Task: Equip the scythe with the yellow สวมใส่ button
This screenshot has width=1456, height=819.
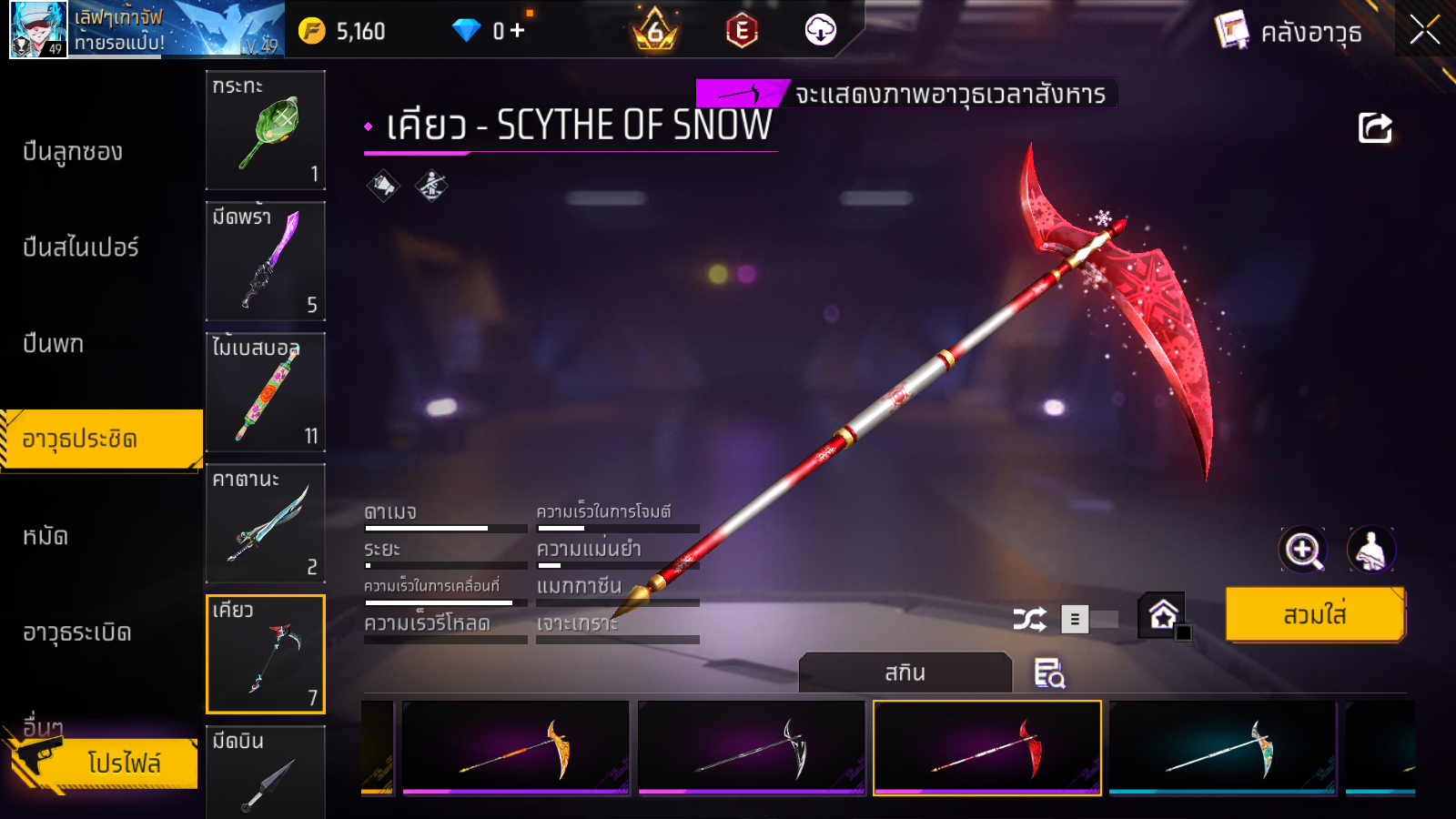Action: pyautogui.click(x=1315, y=615)
